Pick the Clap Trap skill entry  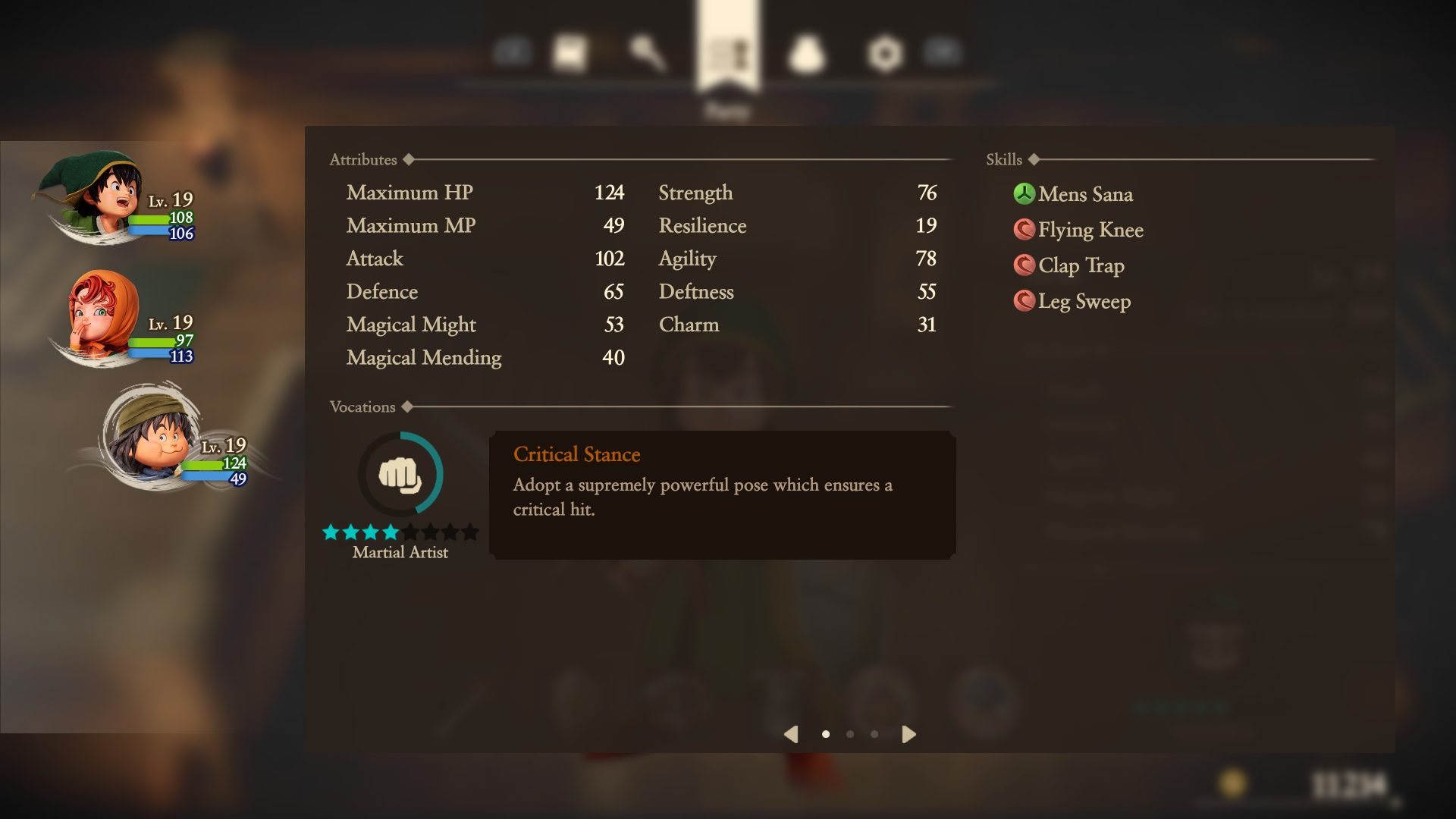pyautogui.click(x=1081, y=265)
